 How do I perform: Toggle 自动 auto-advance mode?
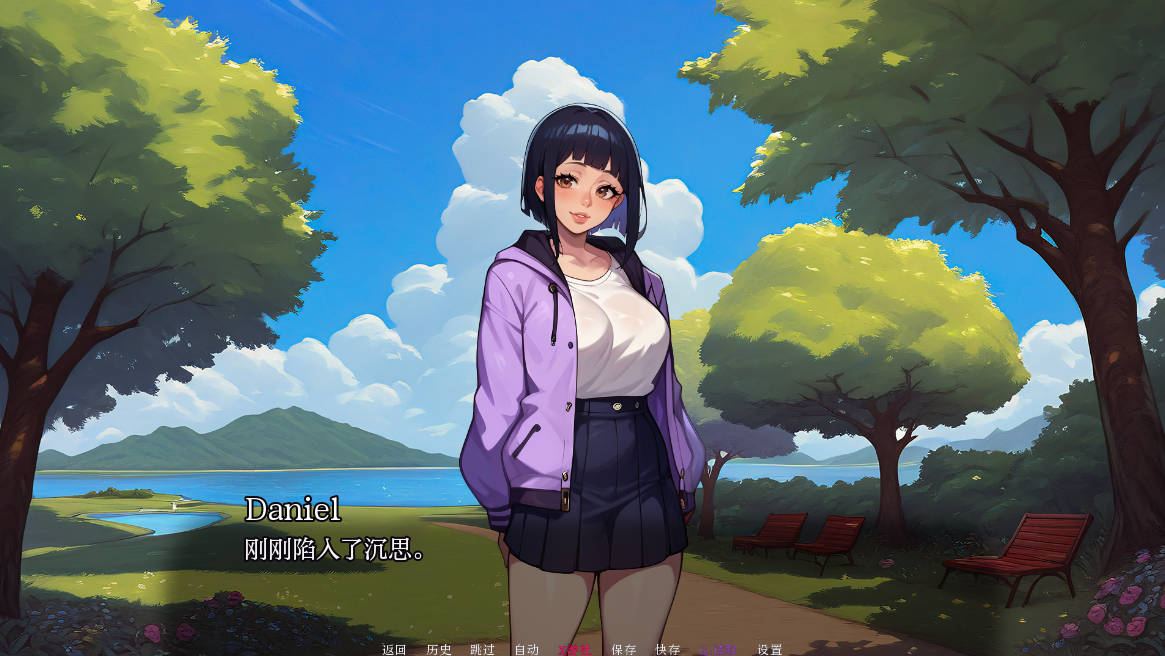[x=526, y=649]
